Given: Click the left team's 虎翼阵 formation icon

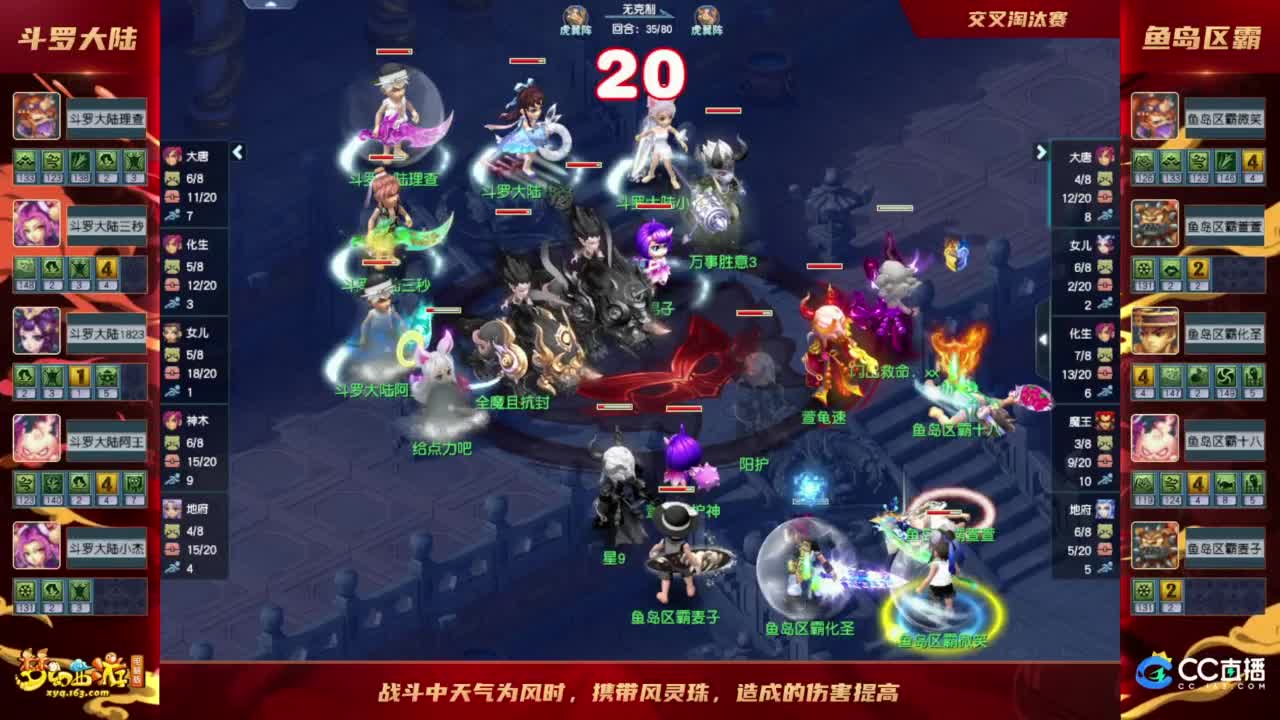Looking at the screenshot, I should point(573,17).
